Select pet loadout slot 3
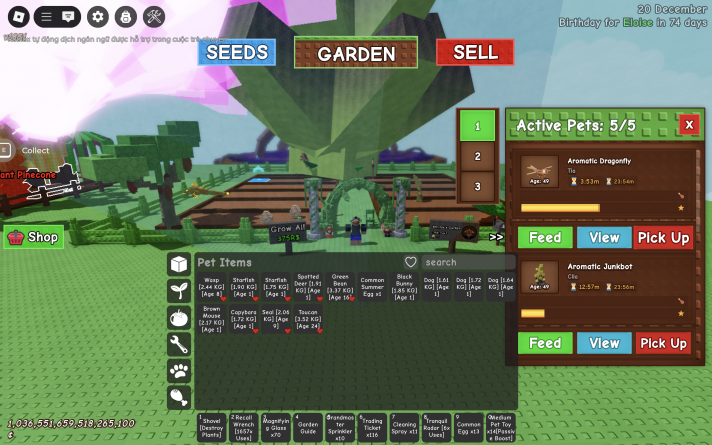This screenshot has width=712, height=445. [477, 186]
